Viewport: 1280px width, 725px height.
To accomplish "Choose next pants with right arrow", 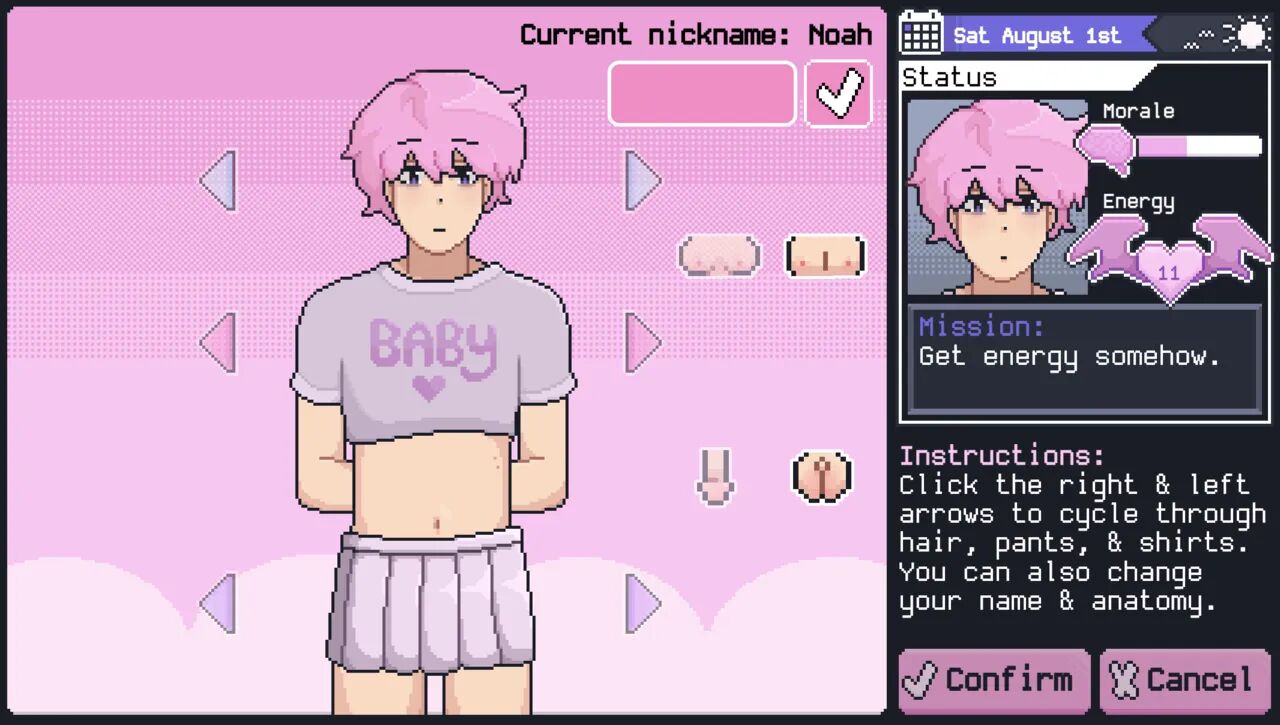I will [642, 604].
